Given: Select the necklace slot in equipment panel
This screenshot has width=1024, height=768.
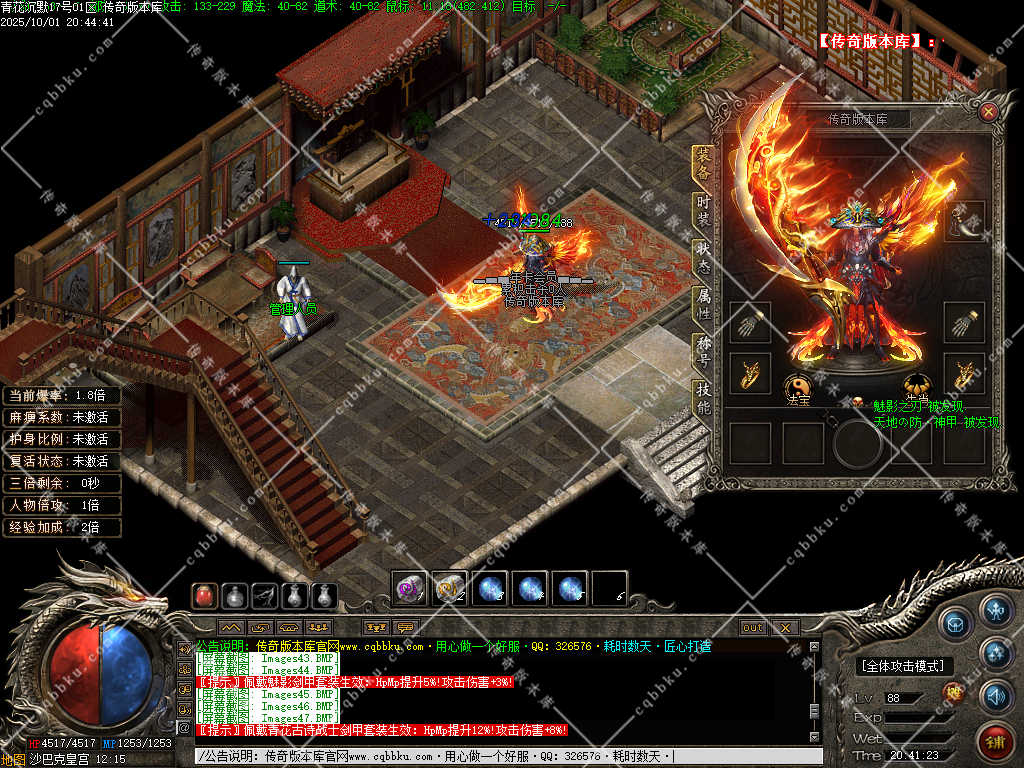Looking at the screenshot, I should [x=965, y=221].
